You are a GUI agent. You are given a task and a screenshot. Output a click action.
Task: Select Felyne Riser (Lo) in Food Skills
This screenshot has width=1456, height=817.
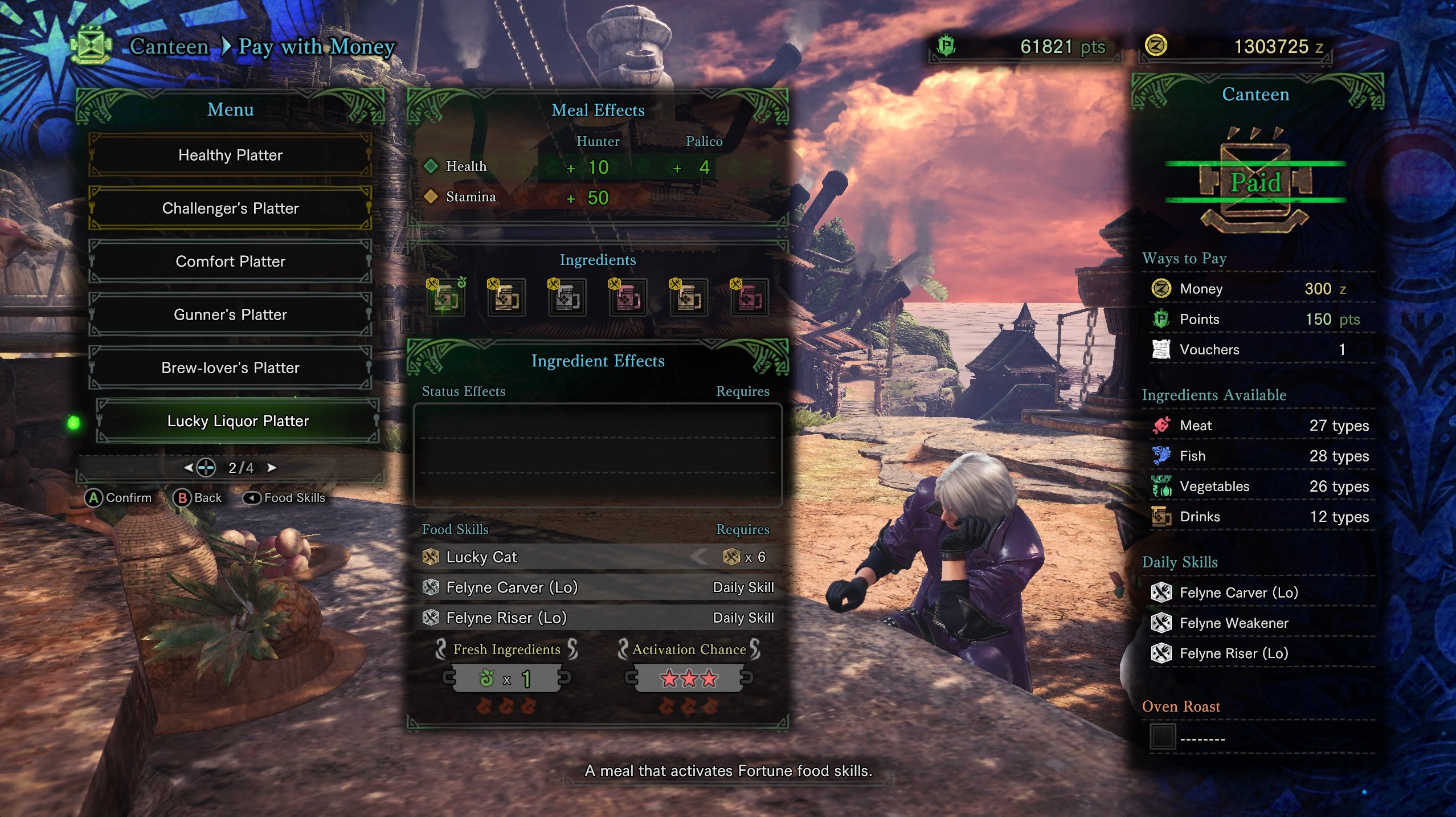point(597,618)
